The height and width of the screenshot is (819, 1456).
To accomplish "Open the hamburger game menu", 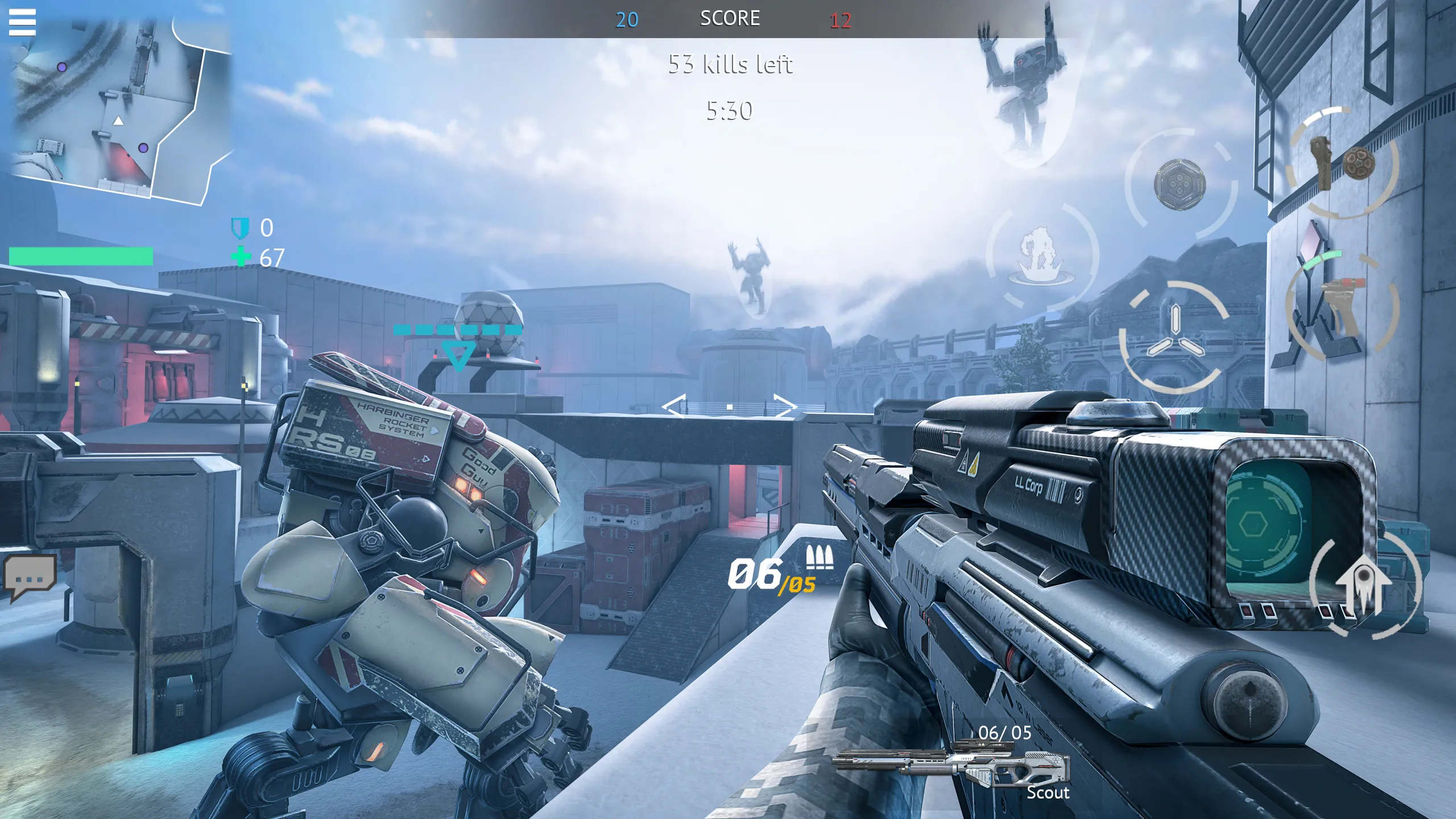I will point(22,22).
